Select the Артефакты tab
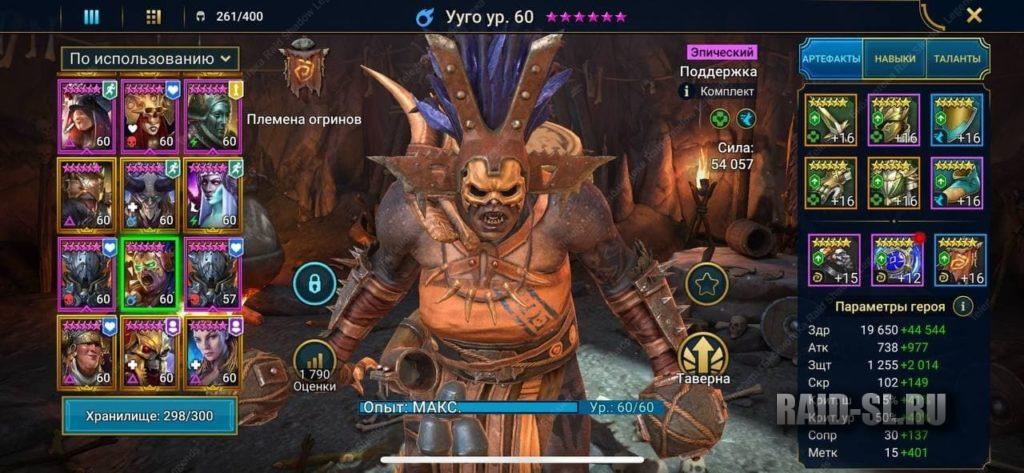The height and width of the screenshot is (473, 1024). (831, 59)
